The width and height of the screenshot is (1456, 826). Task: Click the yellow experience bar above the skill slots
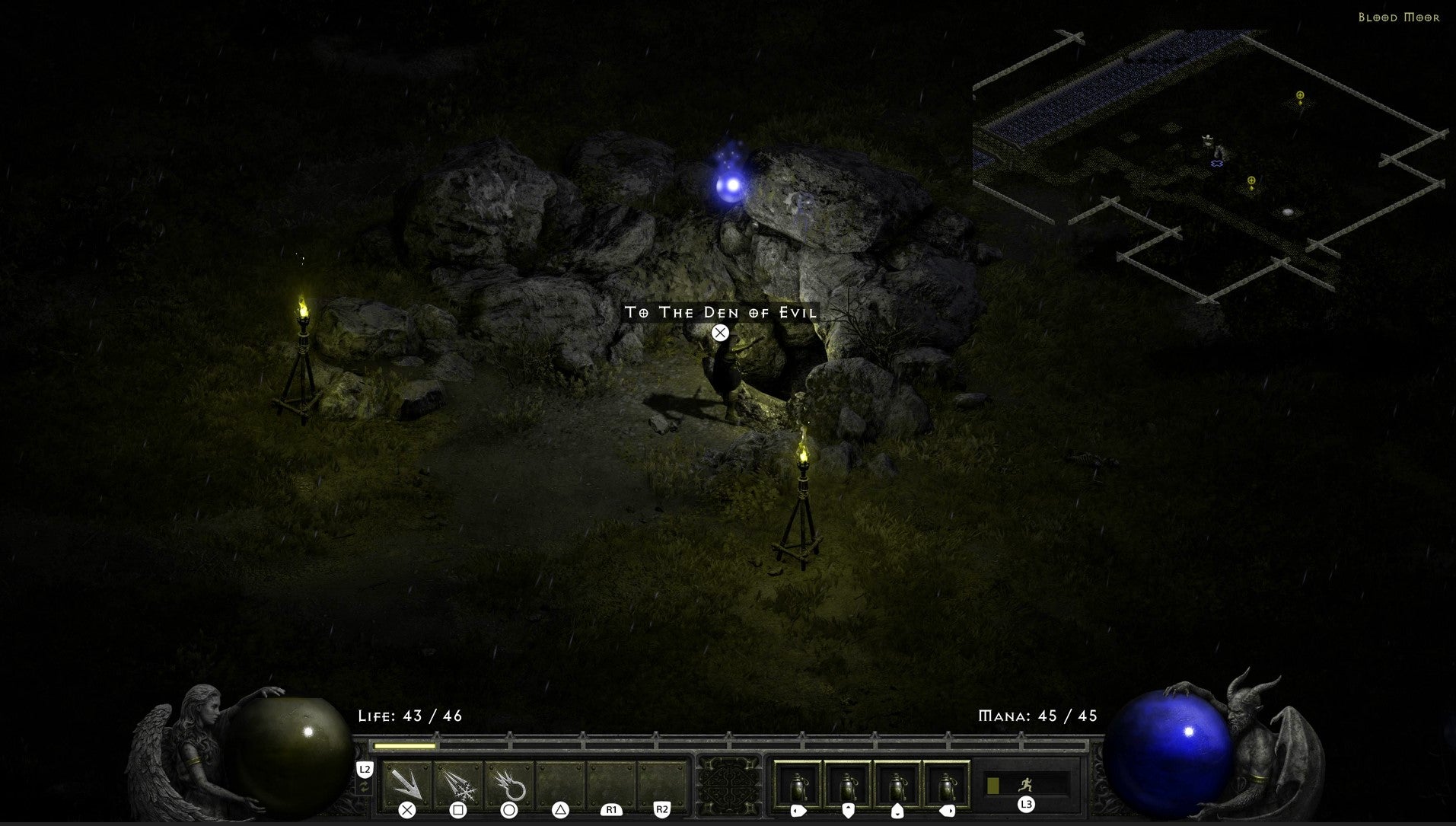(403, 745)
